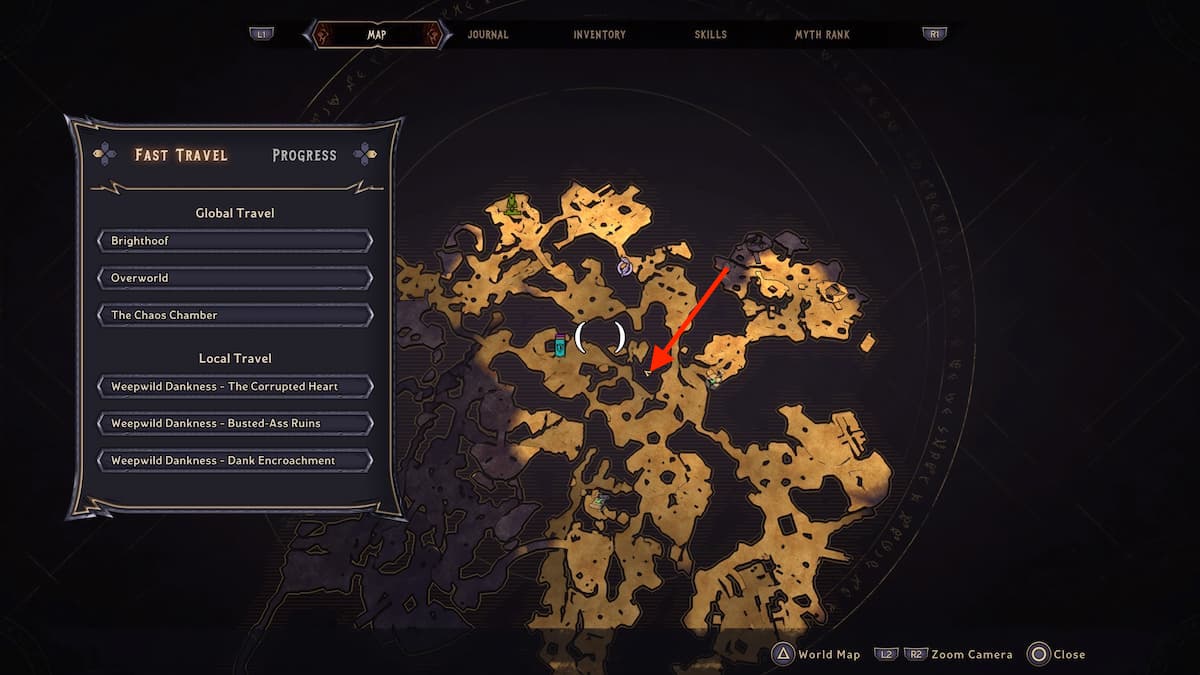Viewport: 1200px width, 675px height.
Task: Select the teal vending machine map marker
Action: pos(560,346)
